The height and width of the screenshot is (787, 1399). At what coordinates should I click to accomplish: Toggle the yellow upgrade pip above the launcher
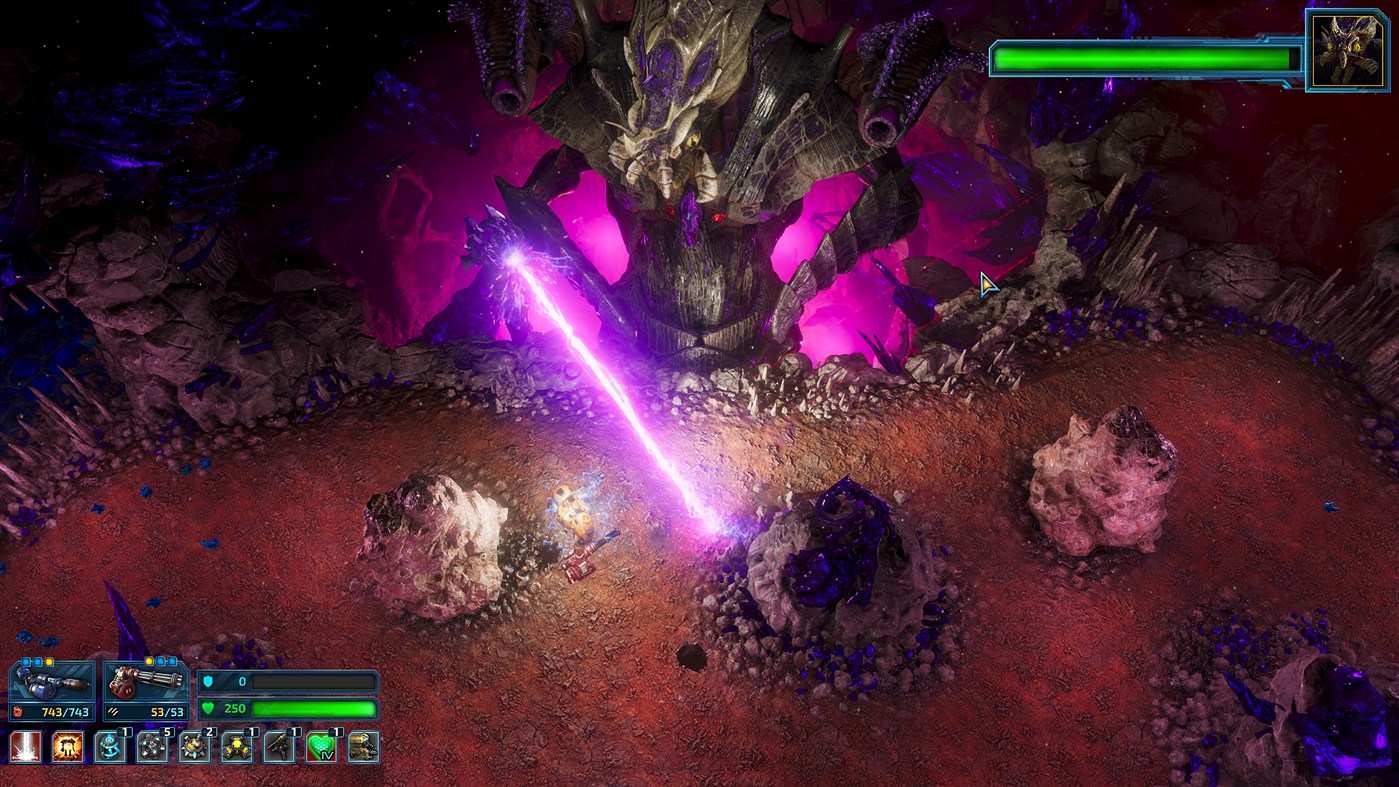tap(49, 663)
